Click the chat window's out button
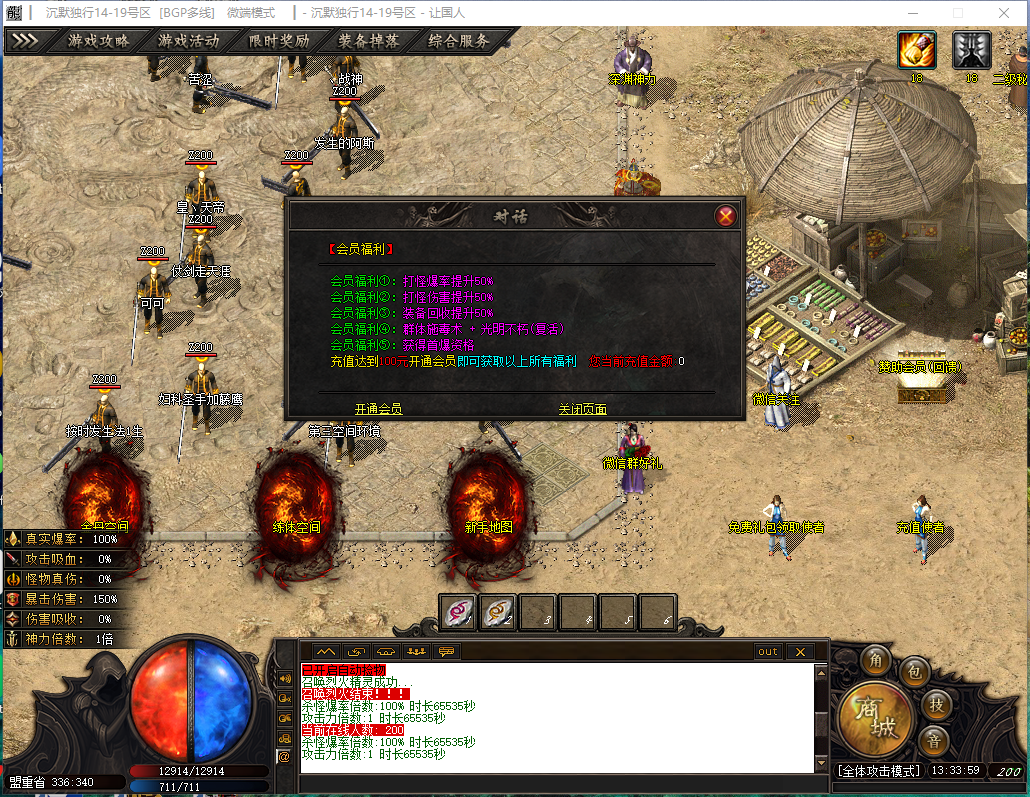The image size is (1030, 797). (767, 651)
